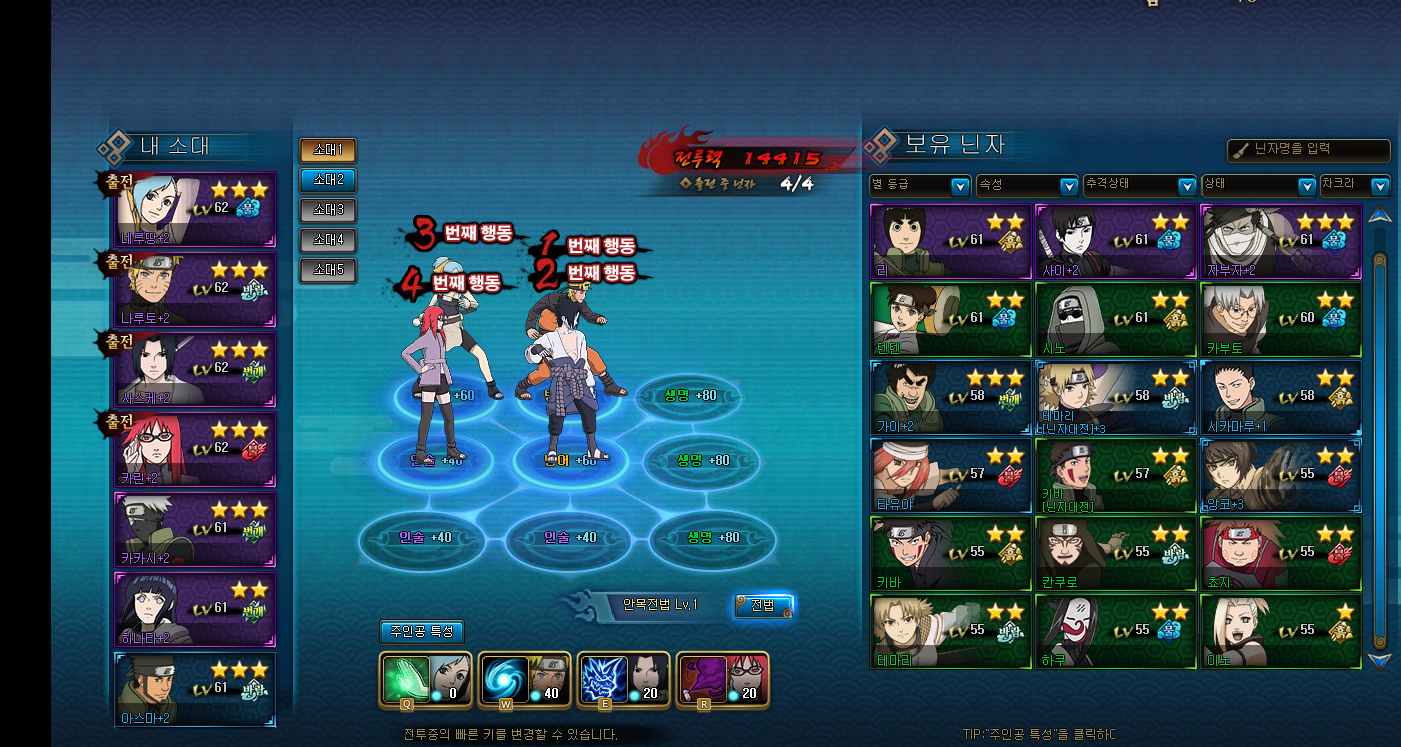The height and width of the screenshot is (747, 1401).
Task: Choose the 시카마루+1 ninja card
Action: click(x=1280, y=398)
